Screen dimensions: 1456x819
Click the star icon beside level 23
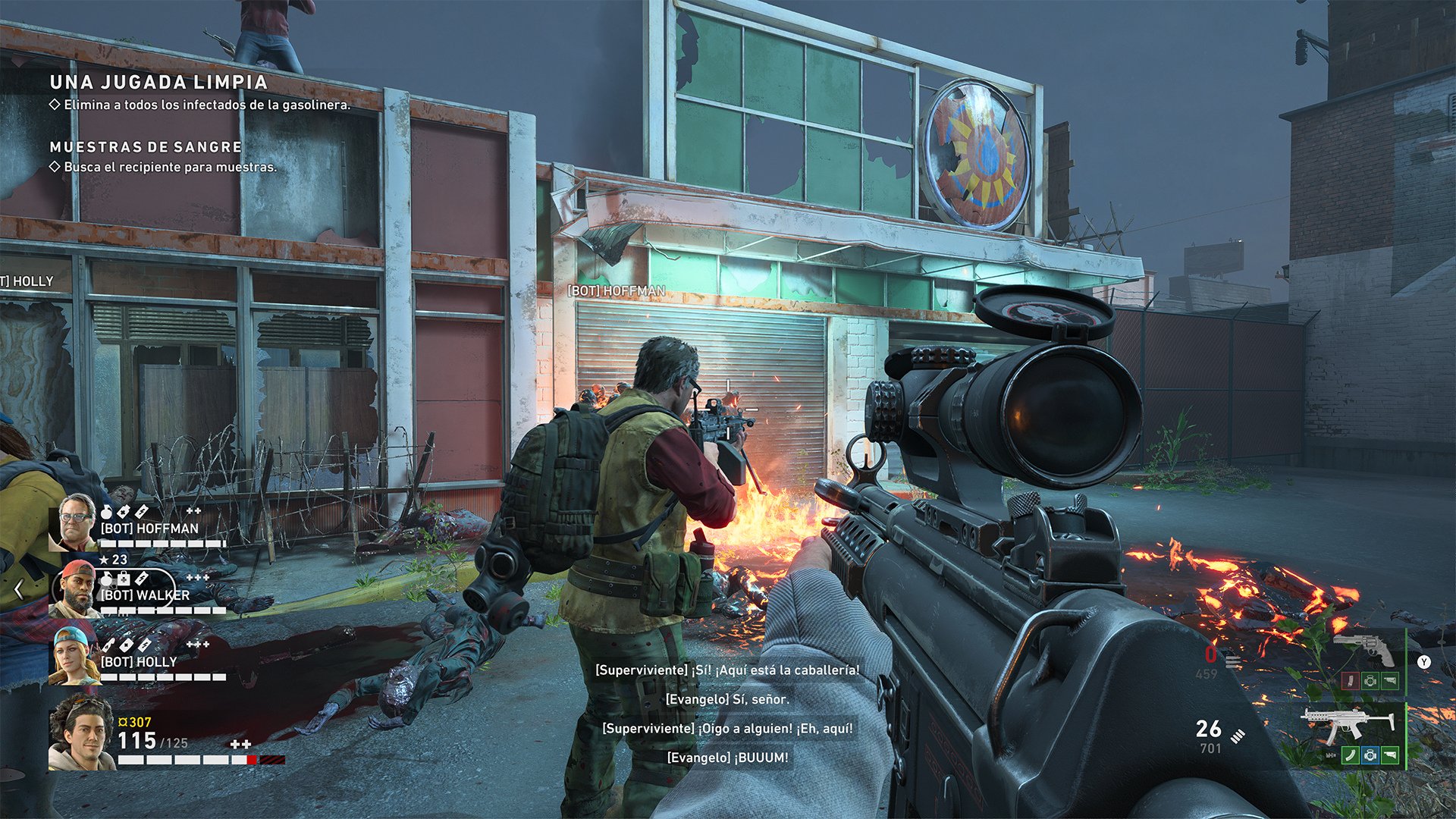click(105, 560)
